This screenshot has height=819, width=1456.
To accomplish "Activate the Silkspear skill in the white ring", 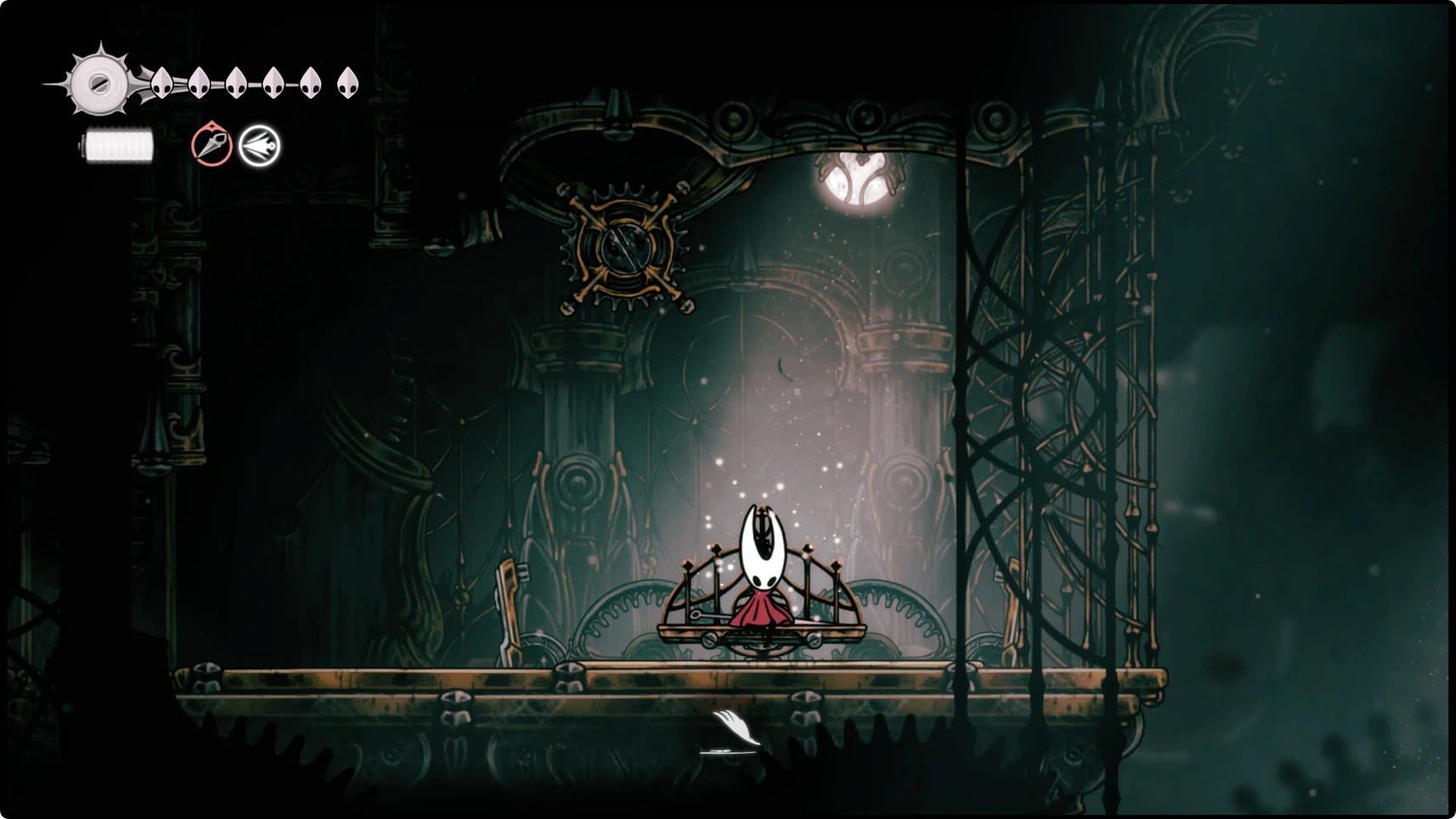I will tap(259, 146).
